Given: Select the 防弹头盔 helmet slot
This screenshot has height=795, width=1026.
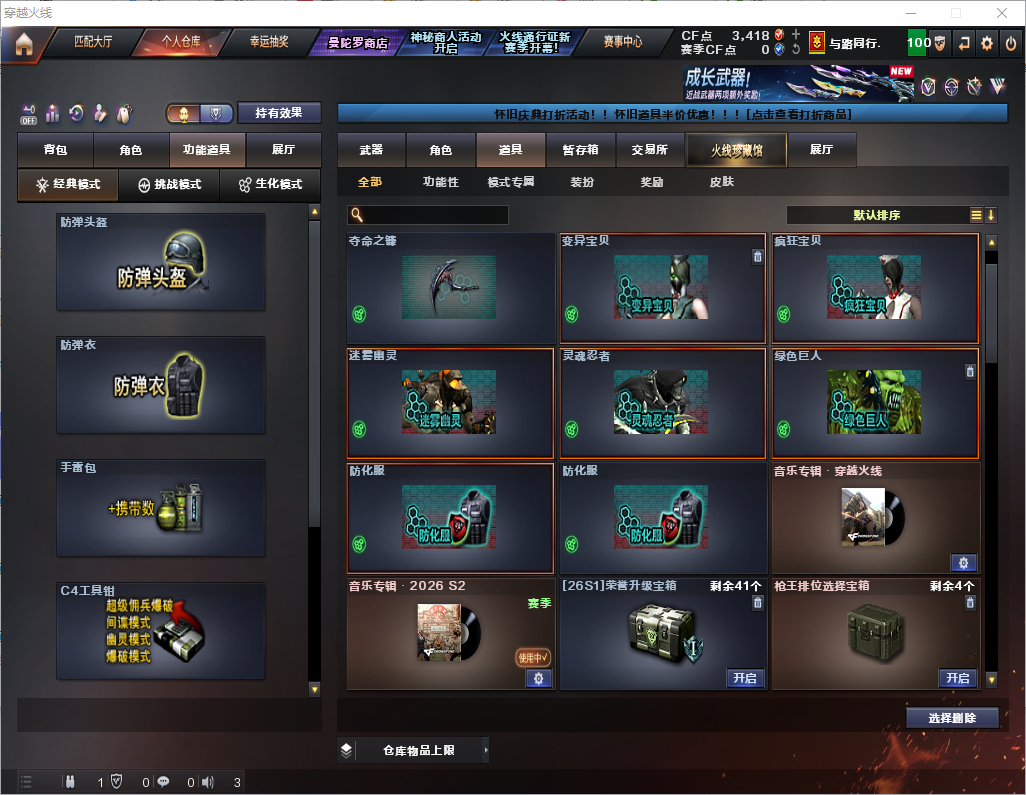Looking at the screenshot, I should click(161, 262).
